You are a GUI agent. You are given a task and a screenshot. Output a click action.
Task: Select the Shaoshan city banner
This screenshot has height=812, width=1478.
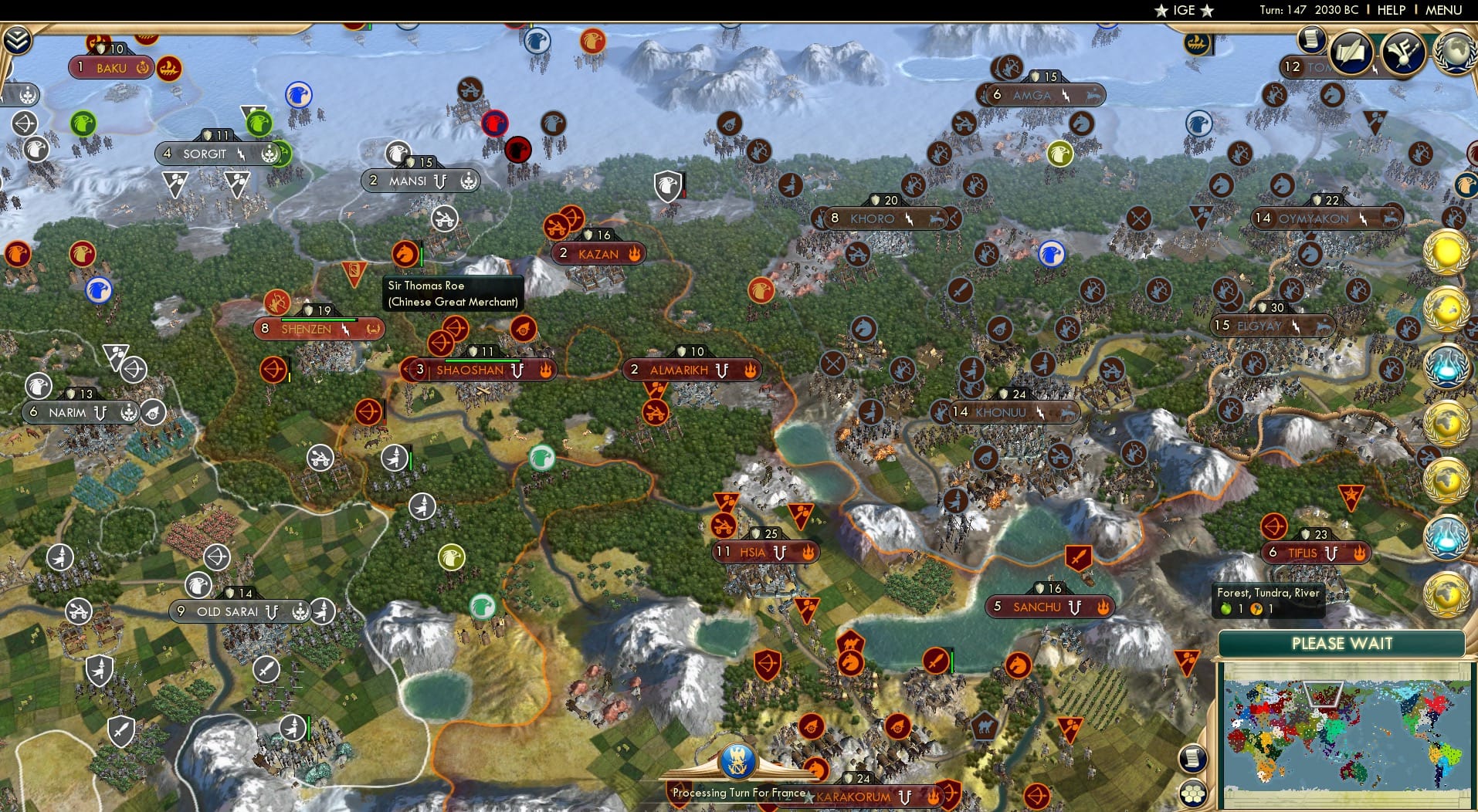pos(474,370)
